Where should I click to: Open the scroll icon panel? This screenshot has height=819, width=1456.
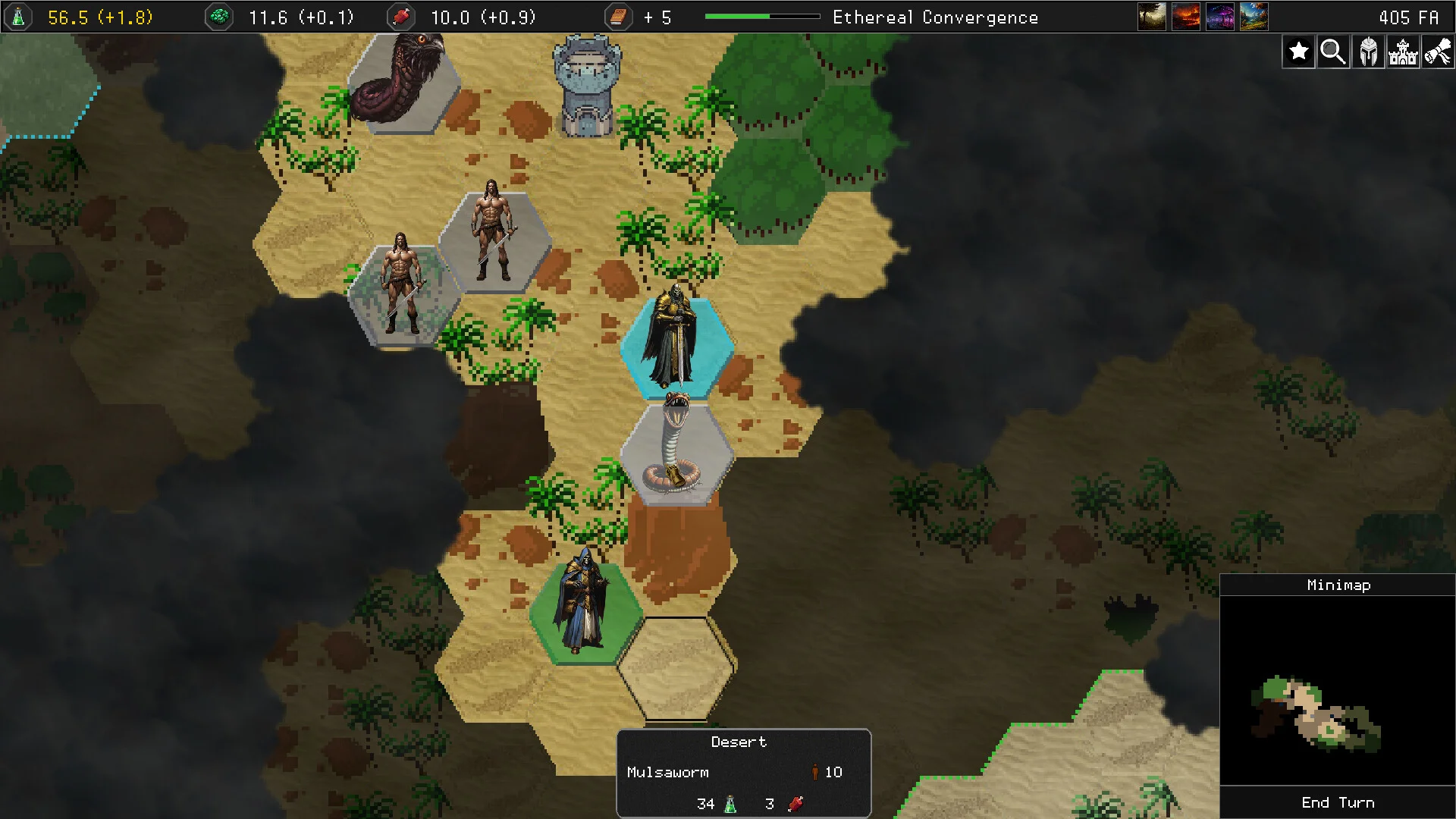tap(1438, 52)
